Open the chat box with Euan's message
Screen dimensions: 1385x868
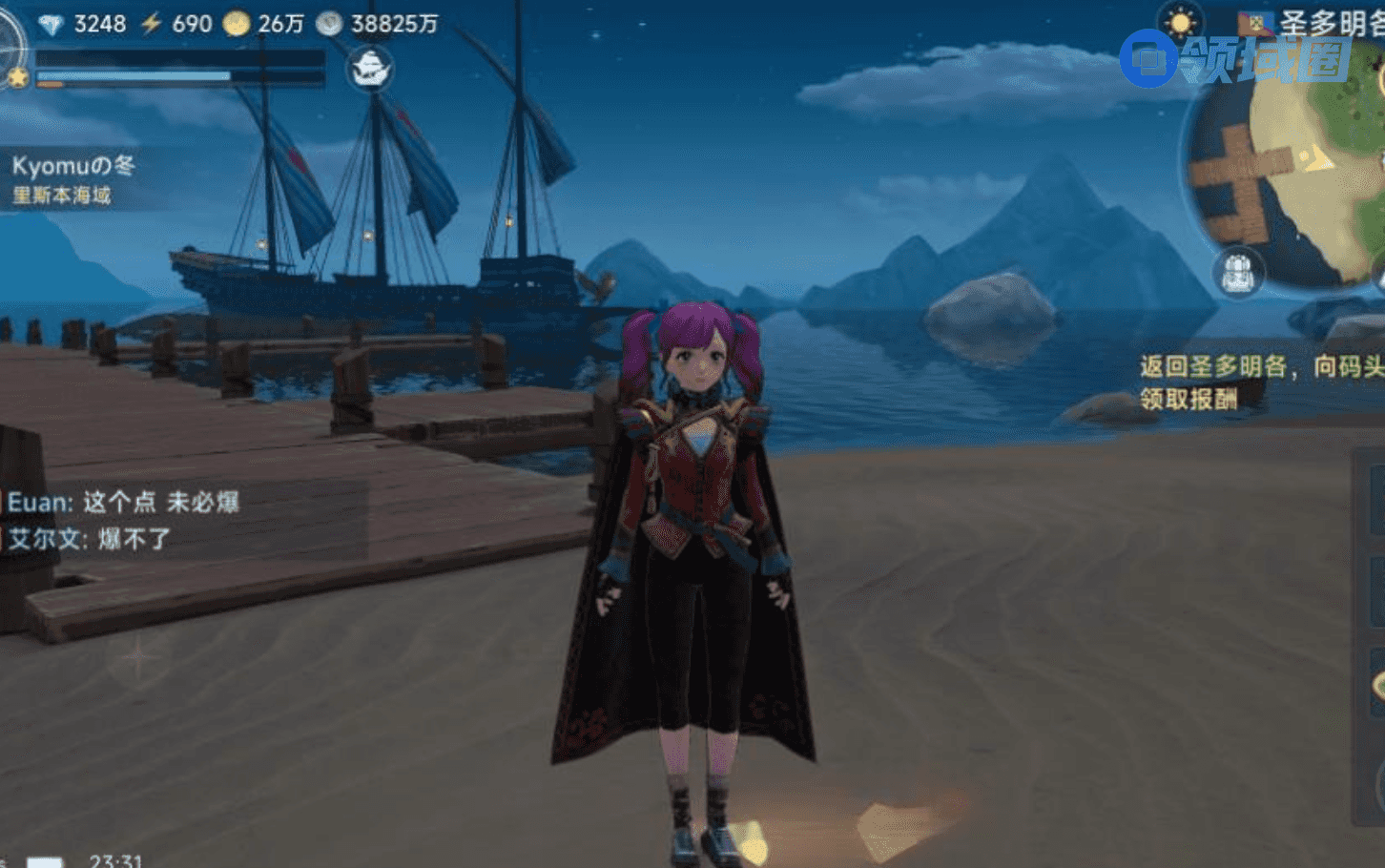[181, 521]
